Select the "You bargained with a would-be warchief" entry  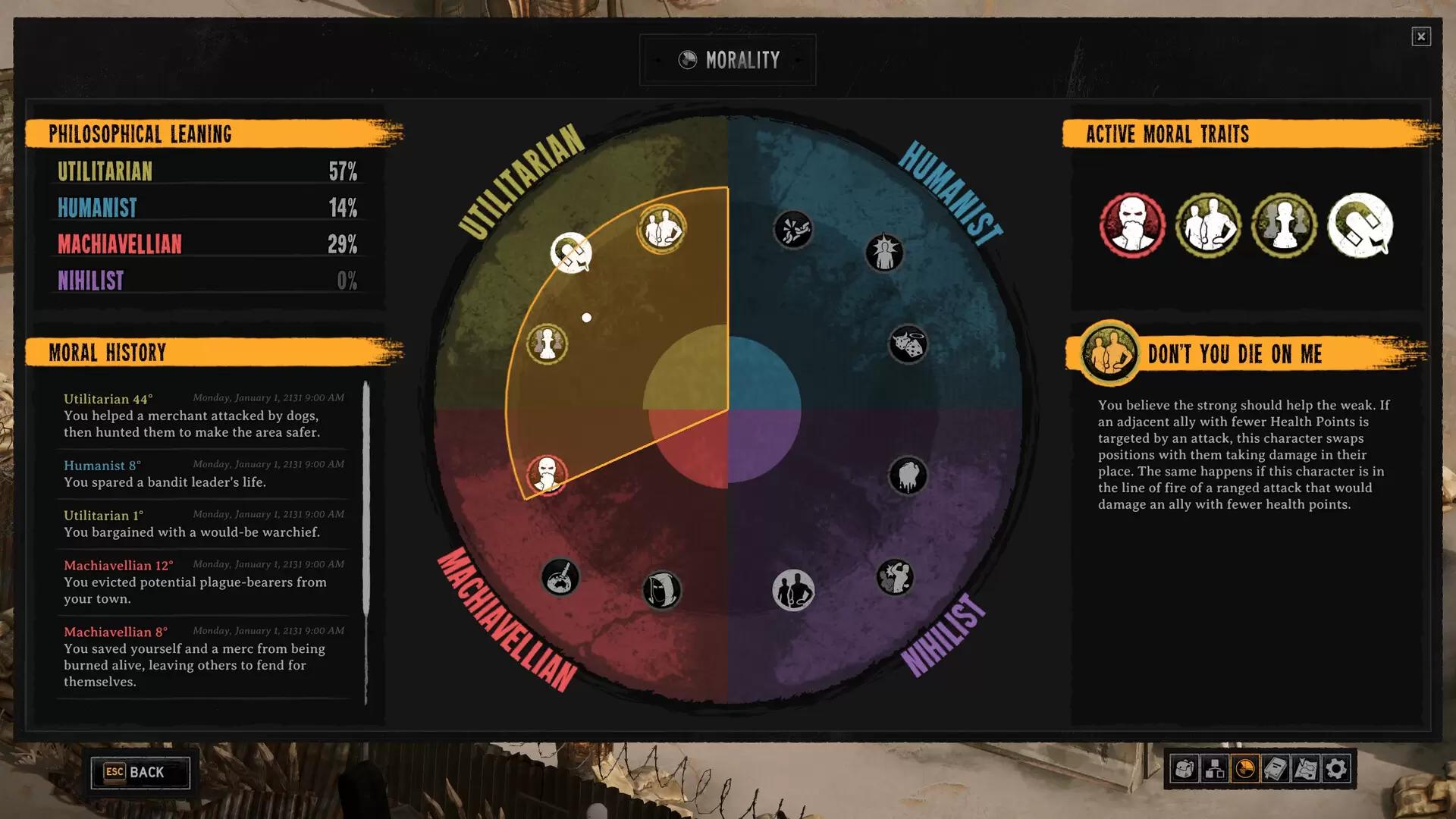203,524
